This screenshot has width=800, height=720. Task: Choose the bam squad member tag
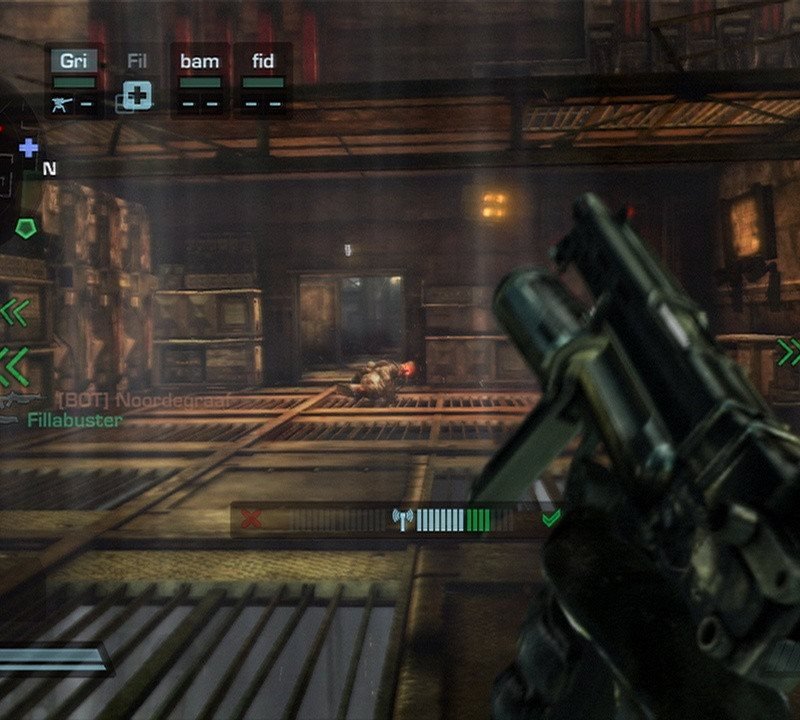click(200, 61)
